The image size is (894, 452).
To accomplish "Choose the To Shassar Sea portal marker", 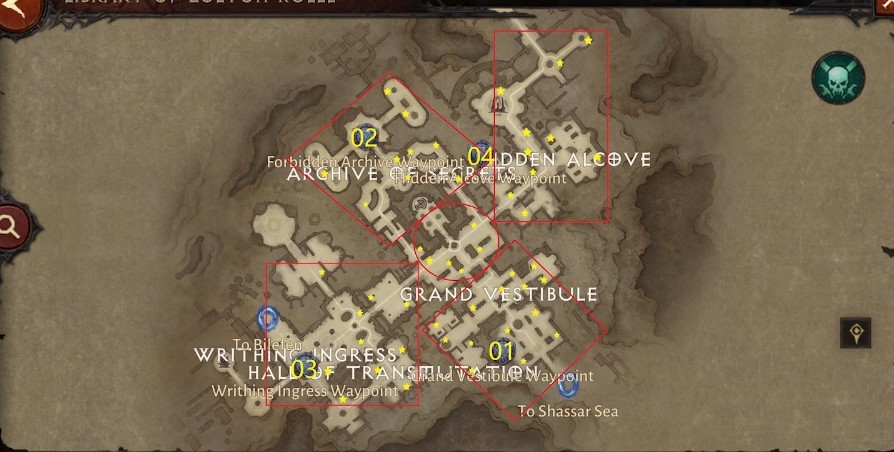I will point(569,385).
